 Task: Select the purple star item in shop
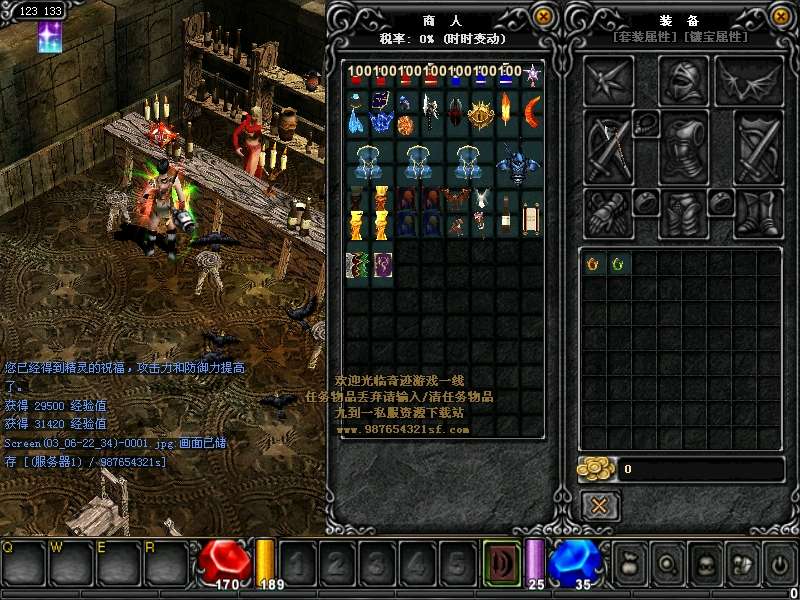click(x=533, y=74)
